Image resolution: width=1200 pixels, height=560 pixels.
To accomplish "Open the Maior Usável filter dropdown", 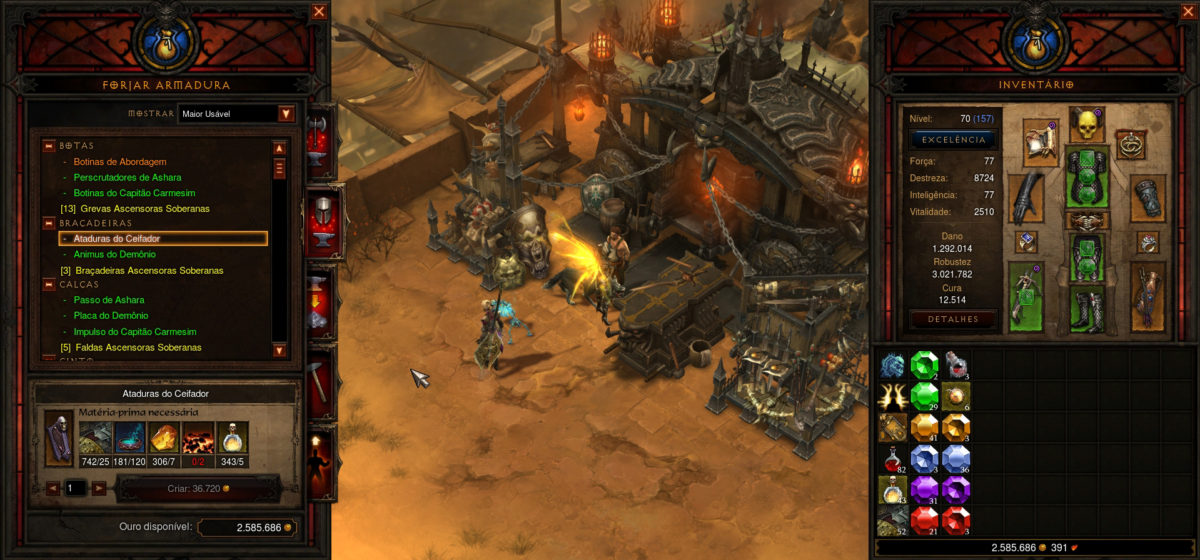I will tap(286, 114).
